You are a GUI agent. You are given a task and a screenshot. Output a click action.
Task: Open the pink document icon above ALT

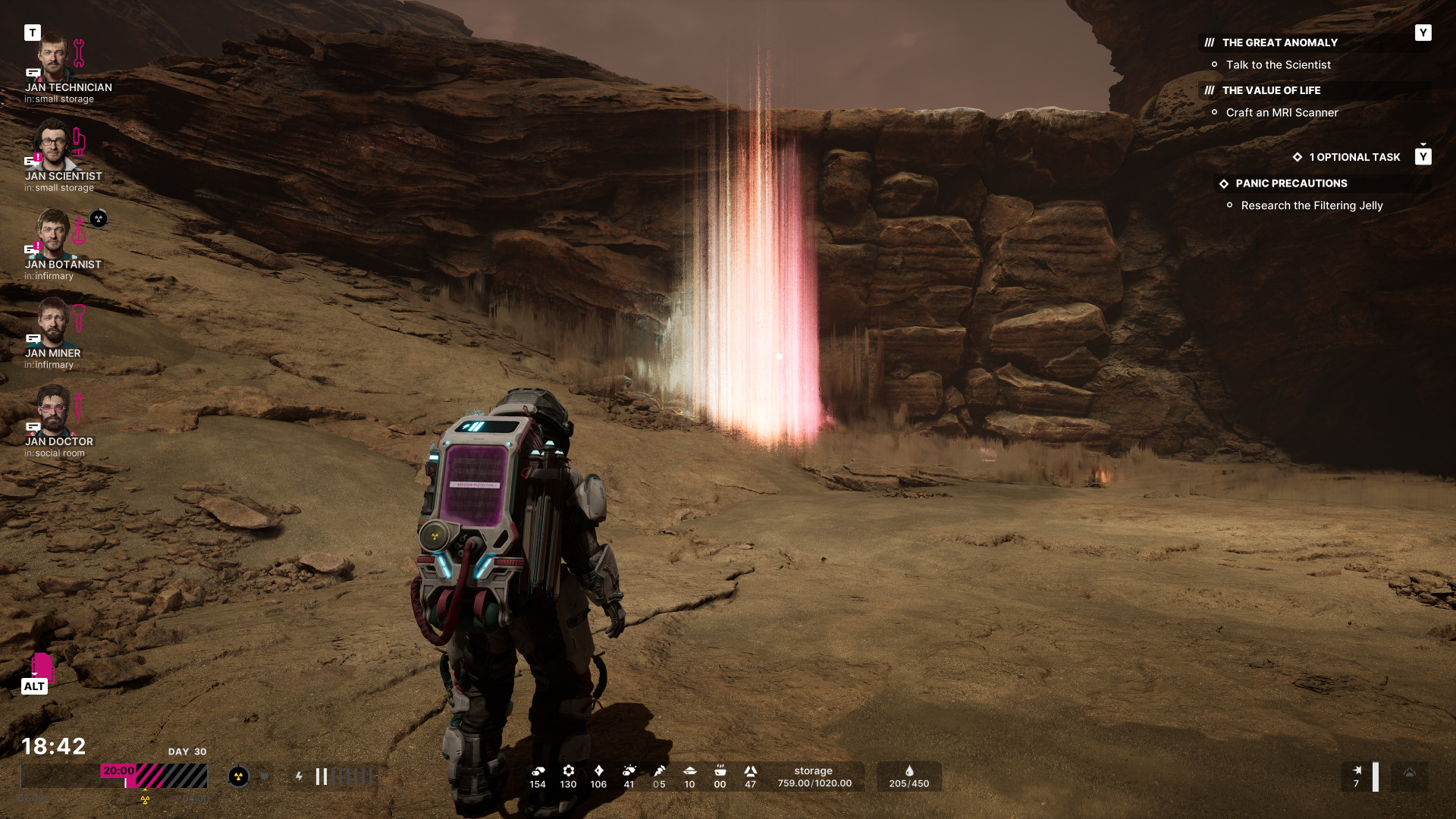[x=42, y=667]
